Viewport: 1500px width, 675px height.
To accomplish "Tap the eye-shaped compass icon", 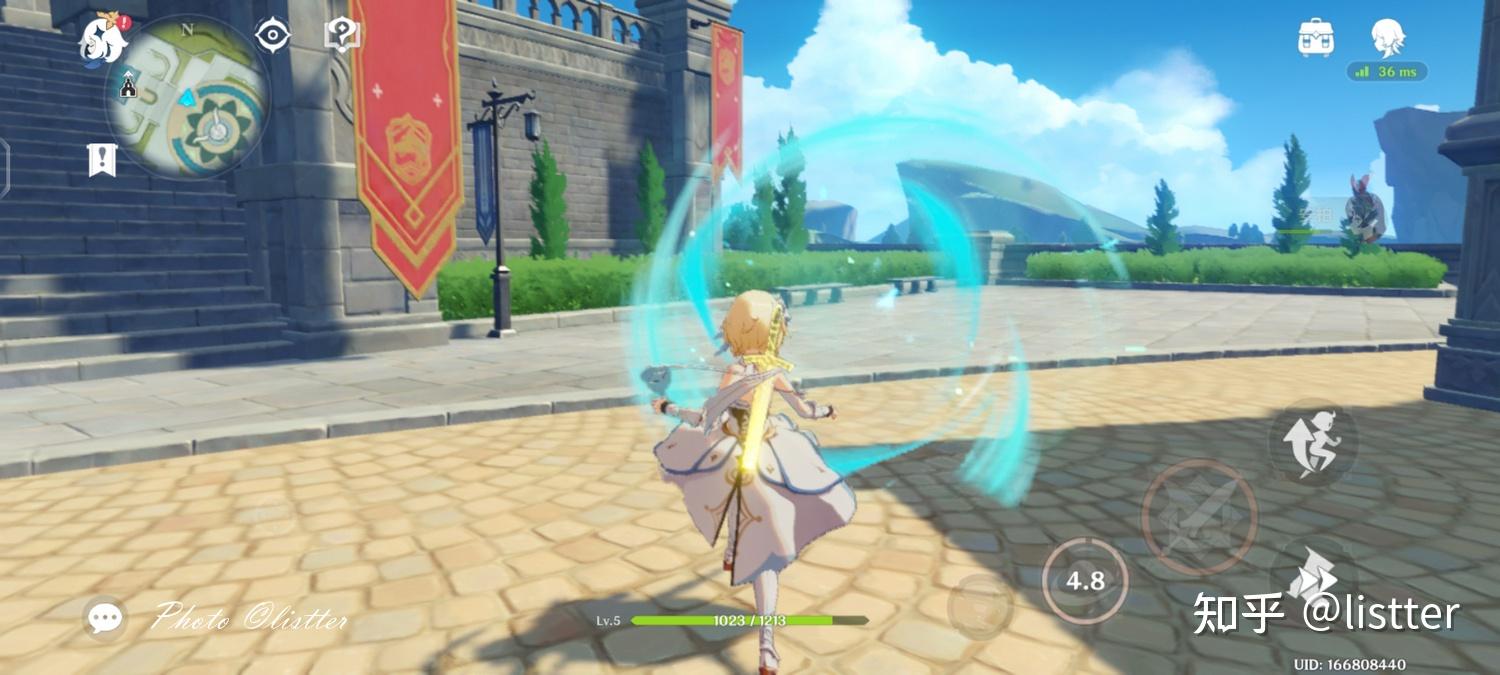I will pyautogui.click(x=272, y=36).
